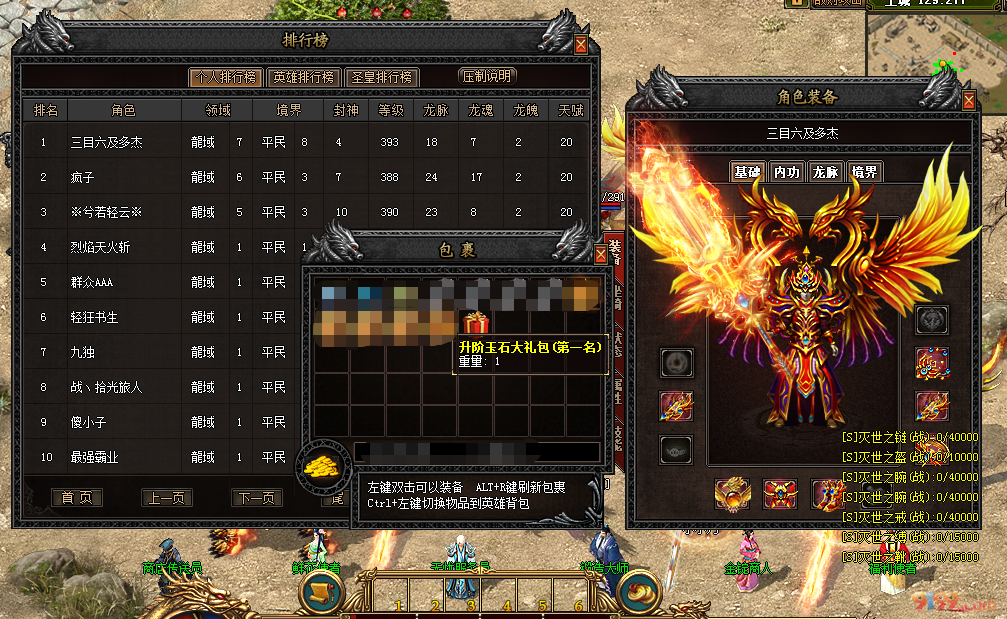Open the 龙脉 tab

click(x=825, y=172)
